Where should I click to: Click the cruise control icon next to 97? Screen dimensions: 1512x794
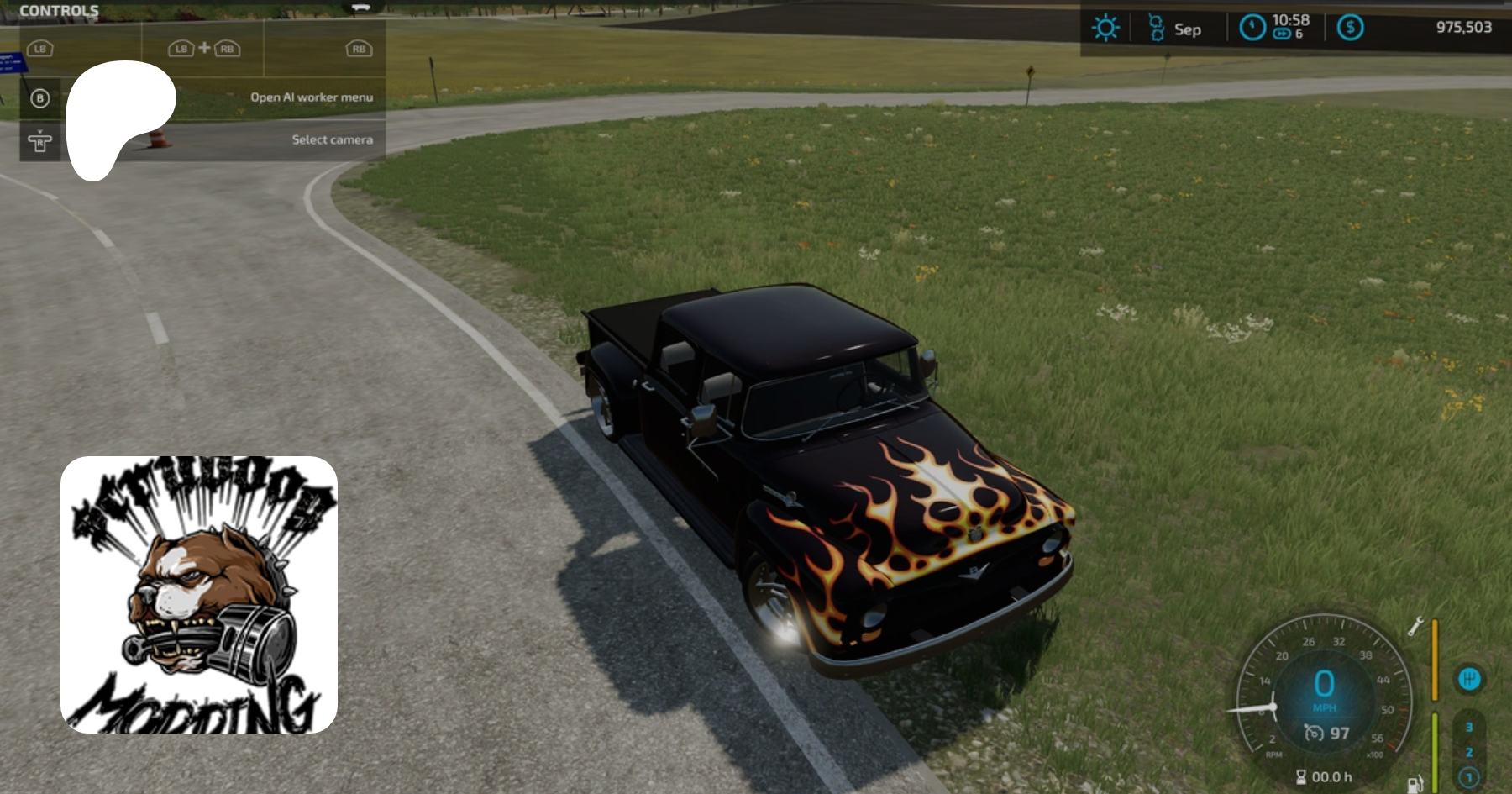tap(1313, 733)
